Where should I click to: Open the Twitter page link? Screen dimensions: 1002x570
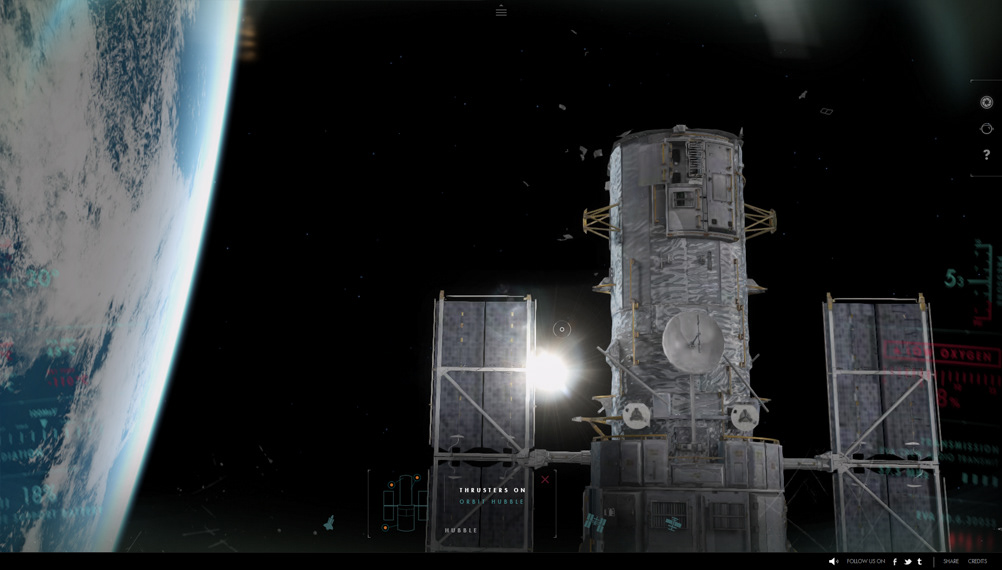907,562
